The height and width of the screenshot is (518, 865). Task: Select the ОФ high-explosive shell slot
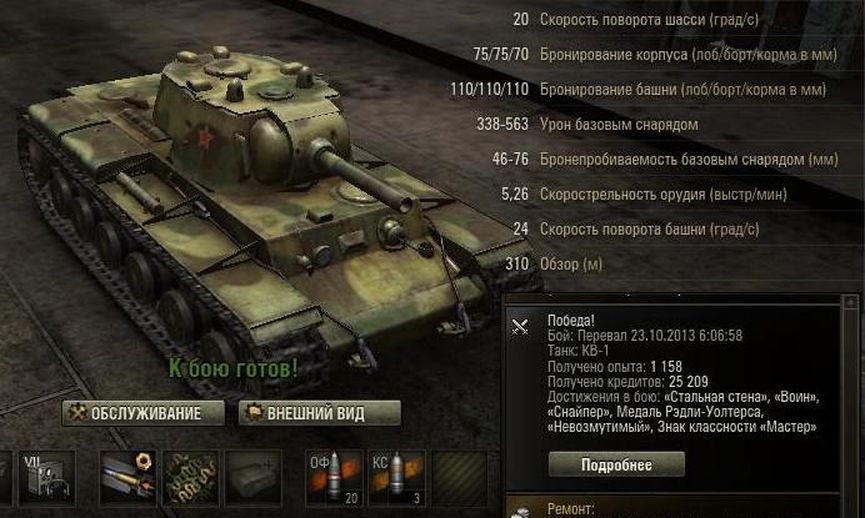[335, 477]
